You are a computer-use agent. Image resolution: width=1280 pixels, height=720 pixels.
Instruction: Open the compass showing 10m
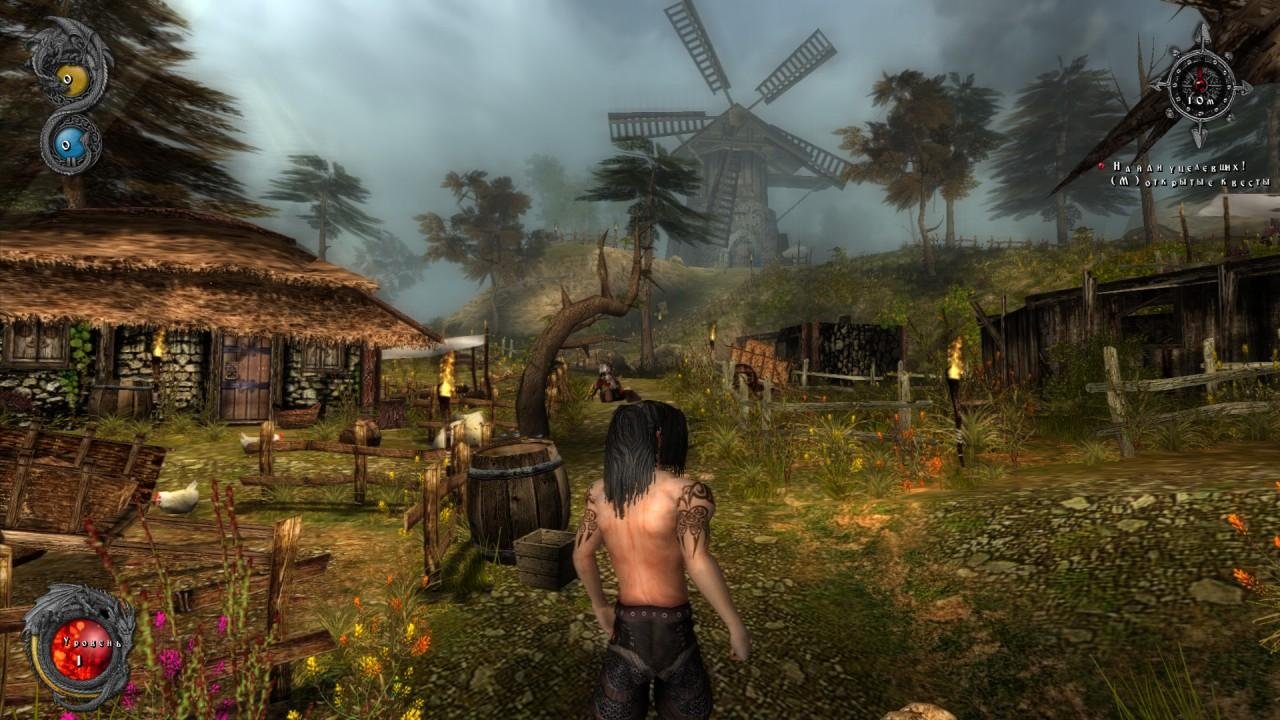(1201, 87)
